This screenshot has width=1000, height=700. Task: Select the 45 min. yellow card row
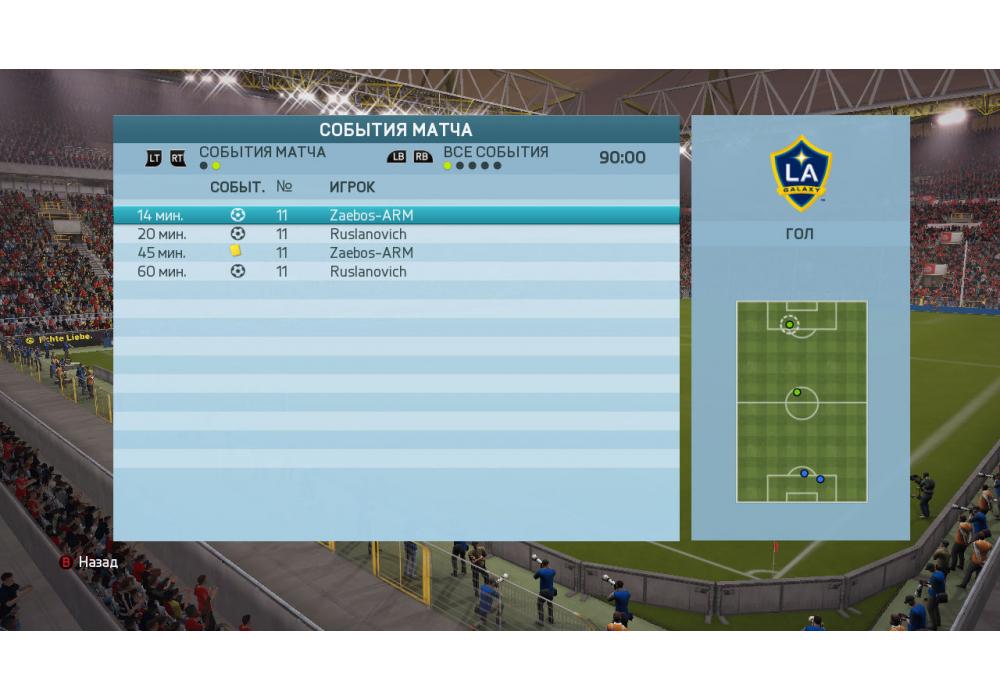(x=395, y=252)
